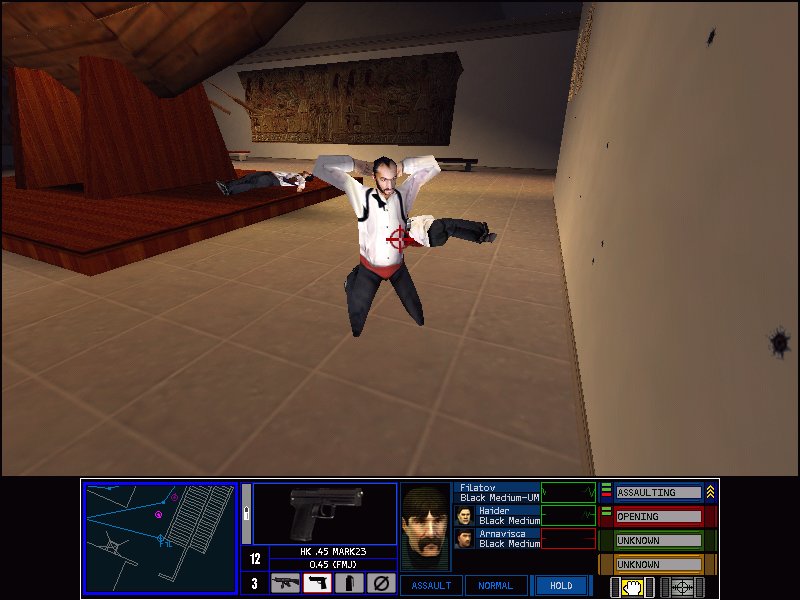Toggle the HOLD order button
Viewport: 800px width, 600px height.
pos(561,586)
